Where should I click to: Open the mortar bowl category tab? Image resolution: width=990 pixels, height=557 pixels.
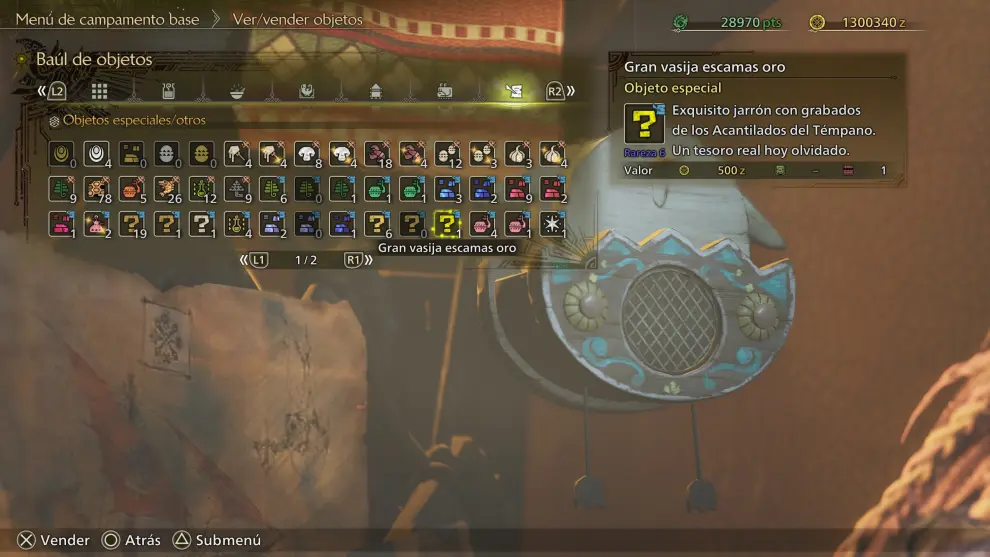239,91
